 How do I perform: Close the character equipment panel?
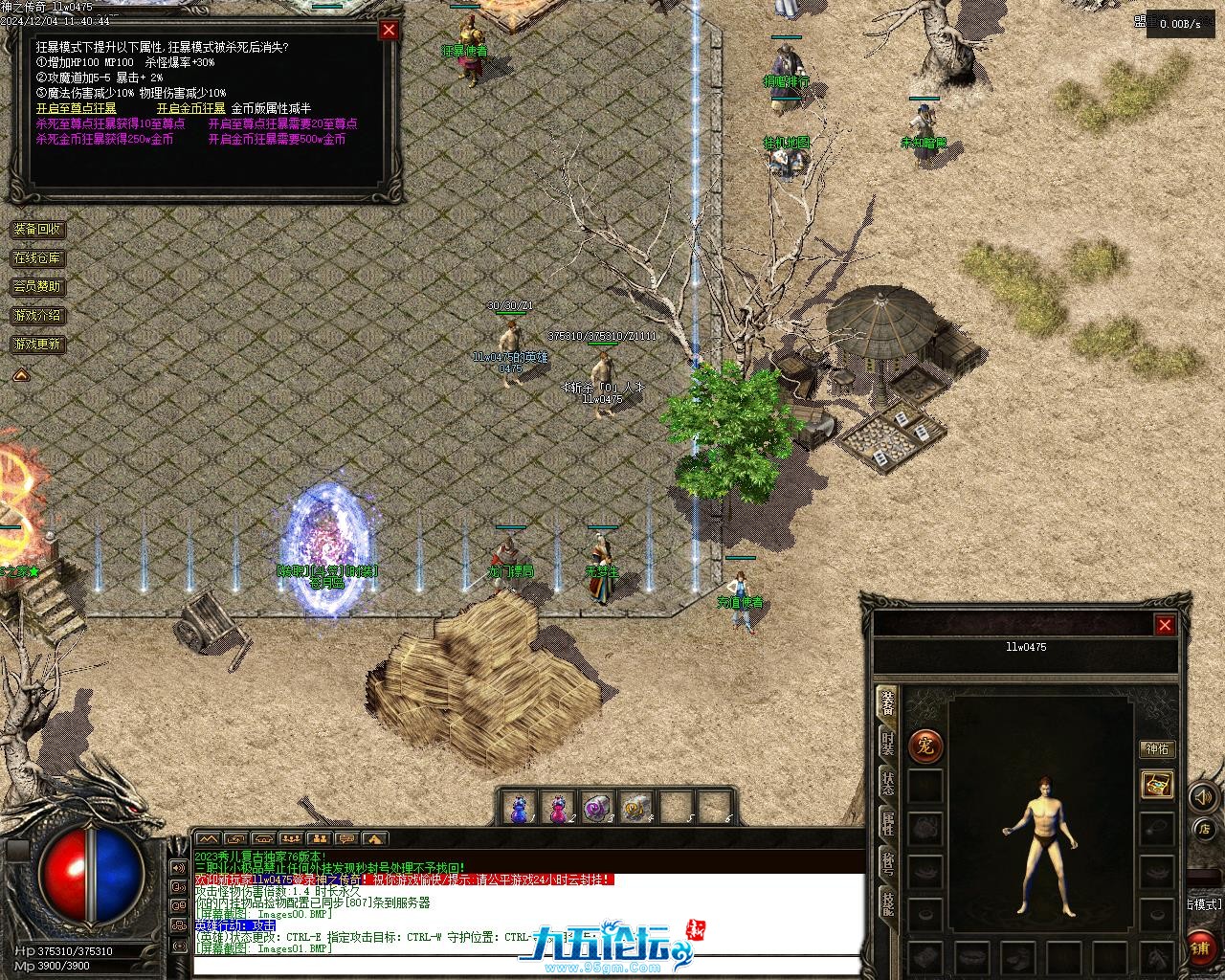1165,625
